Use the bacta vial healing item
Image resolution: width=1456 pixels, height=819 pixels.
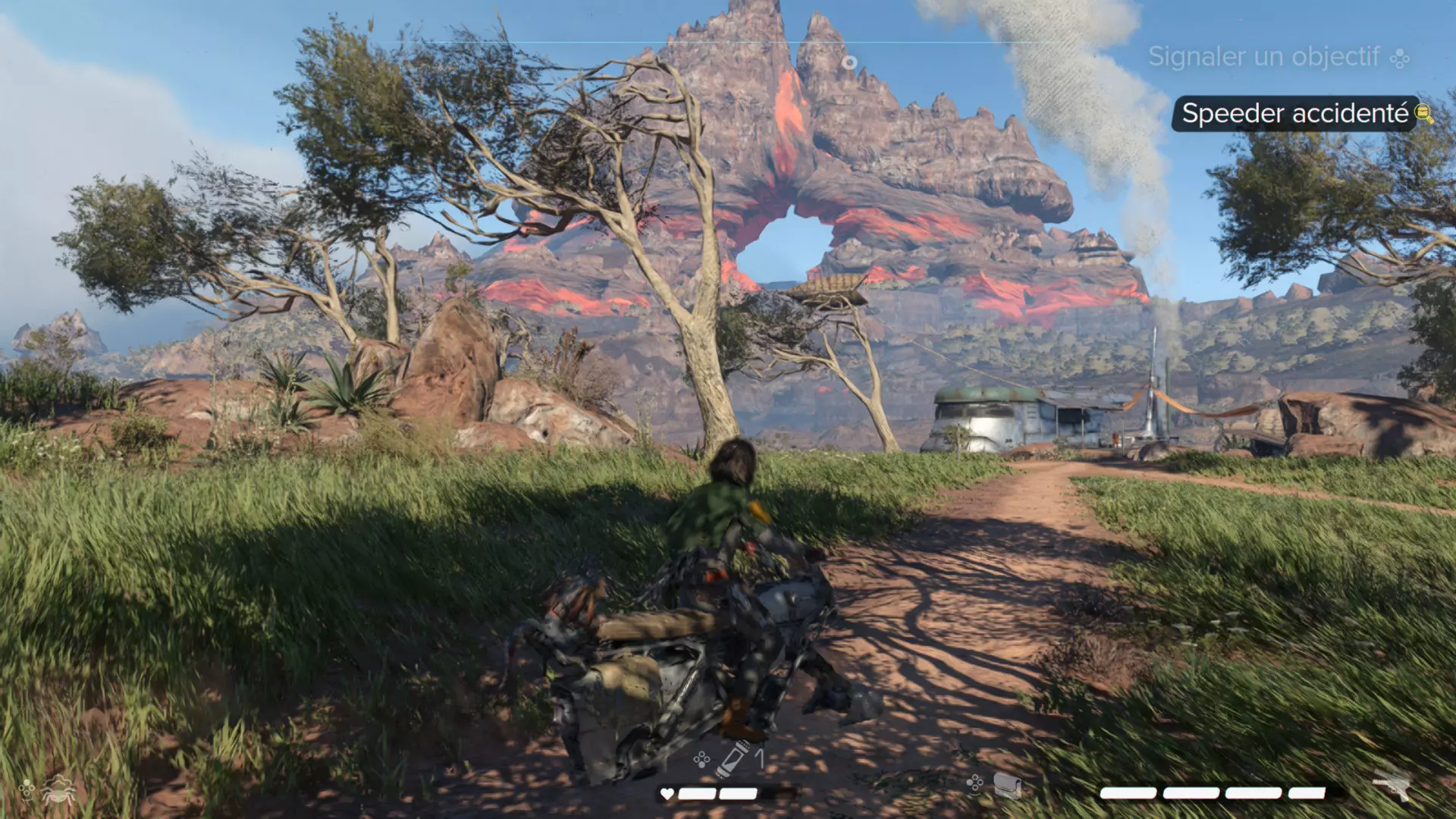pos(734,758)
